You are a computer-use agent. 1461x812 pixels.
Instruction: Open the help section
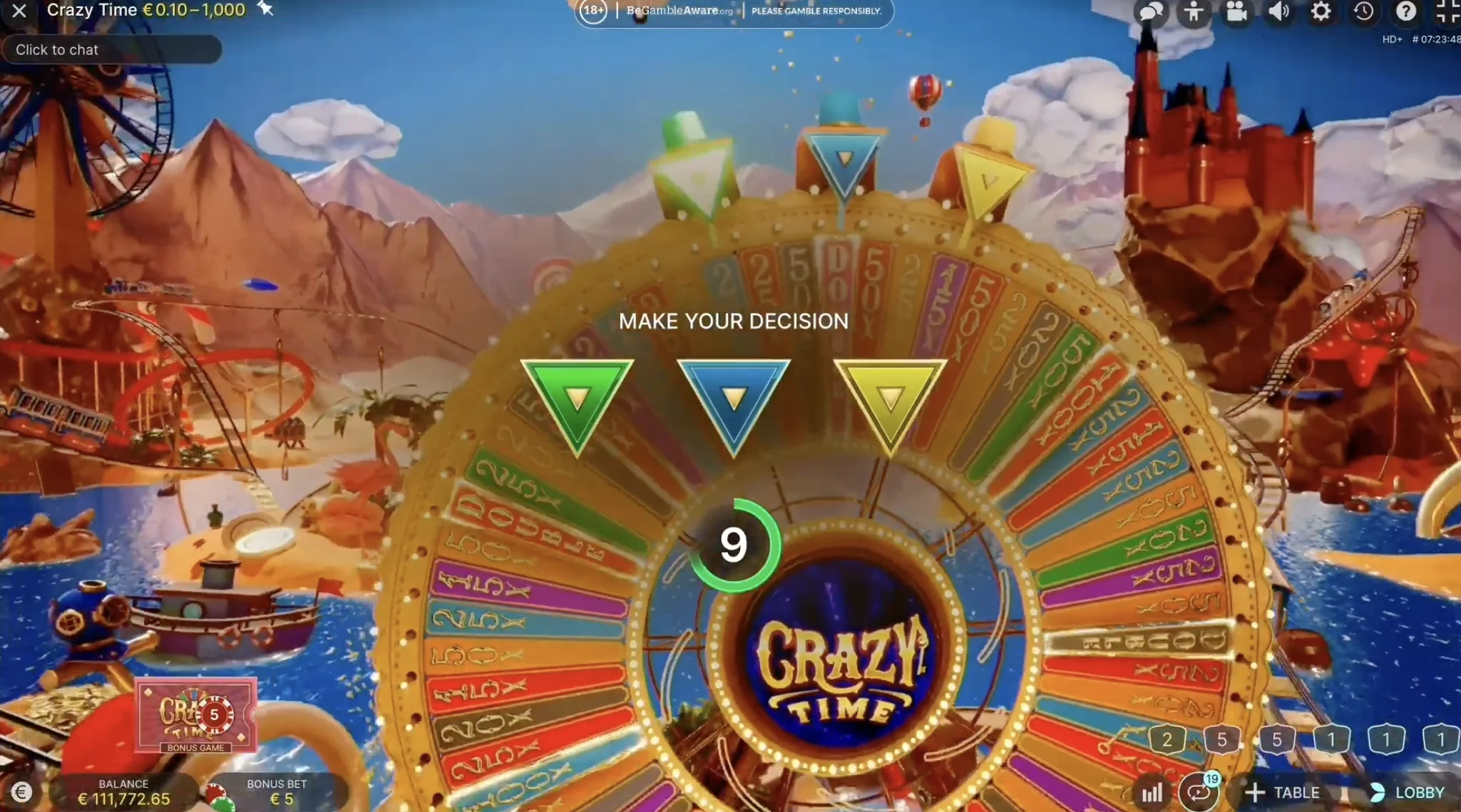[x=1406, y=11]
